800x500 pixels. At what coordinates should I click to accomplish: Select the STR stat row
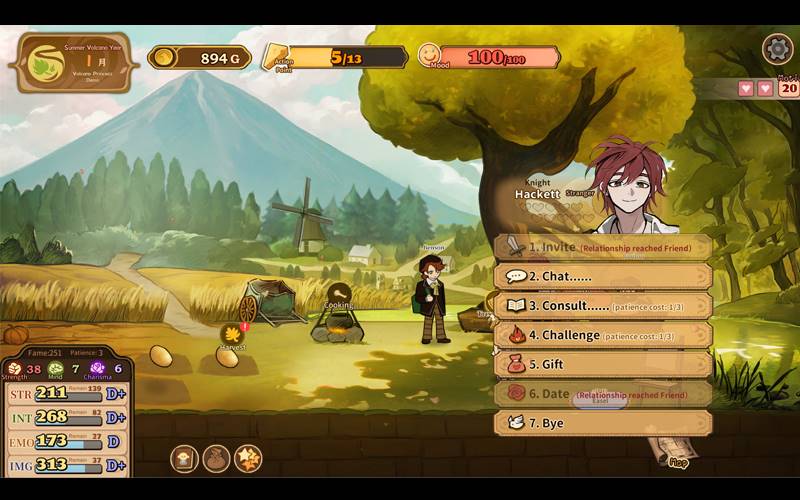point(66,393)
